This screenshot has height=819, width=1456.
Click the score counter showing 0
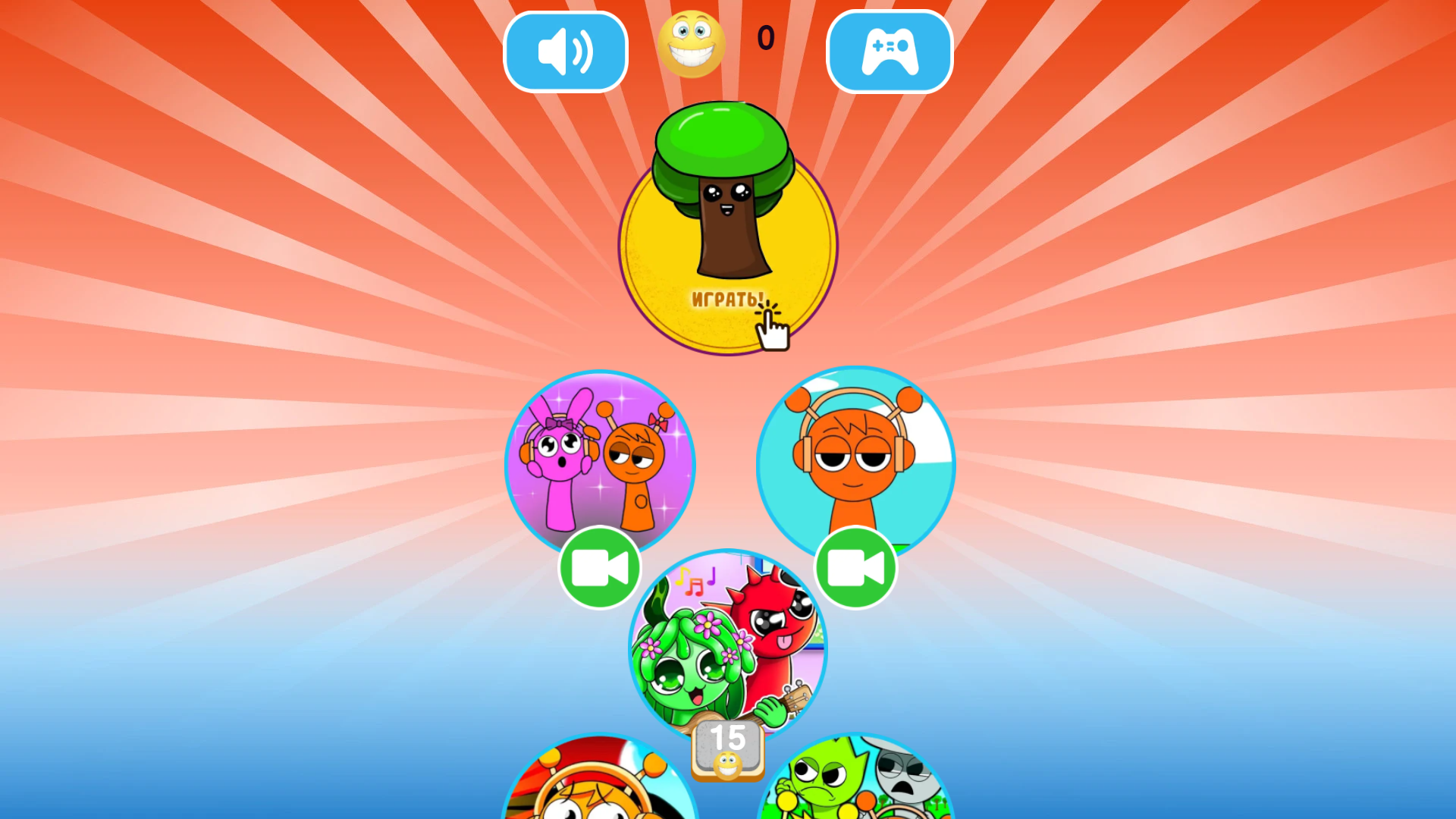click(764, 38)
